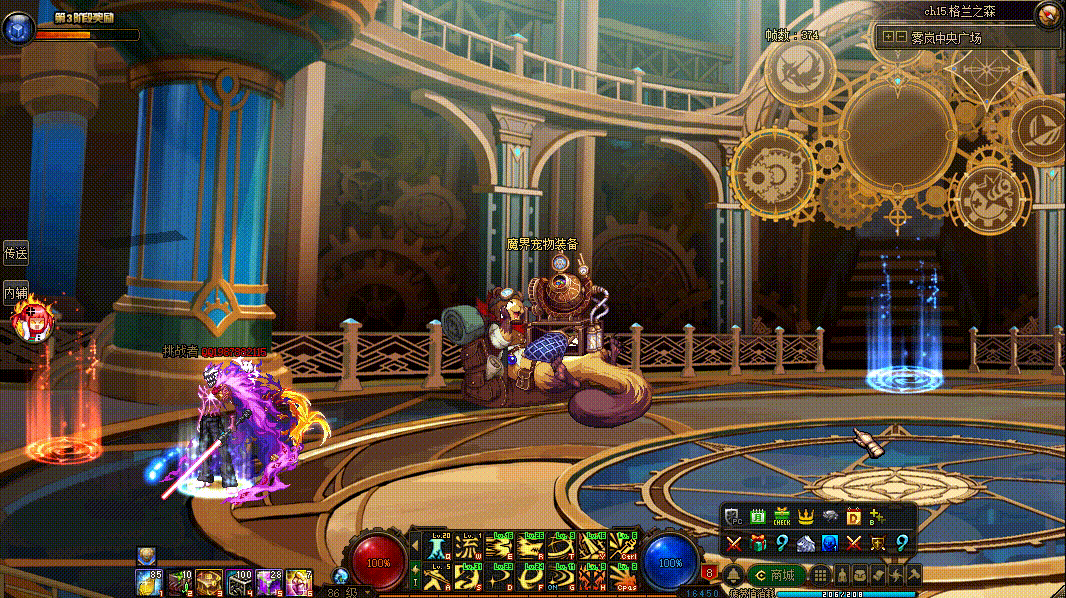Open the grid menu button
Viewport: 1066px width, 598px height.
click(x=820, y=575)
